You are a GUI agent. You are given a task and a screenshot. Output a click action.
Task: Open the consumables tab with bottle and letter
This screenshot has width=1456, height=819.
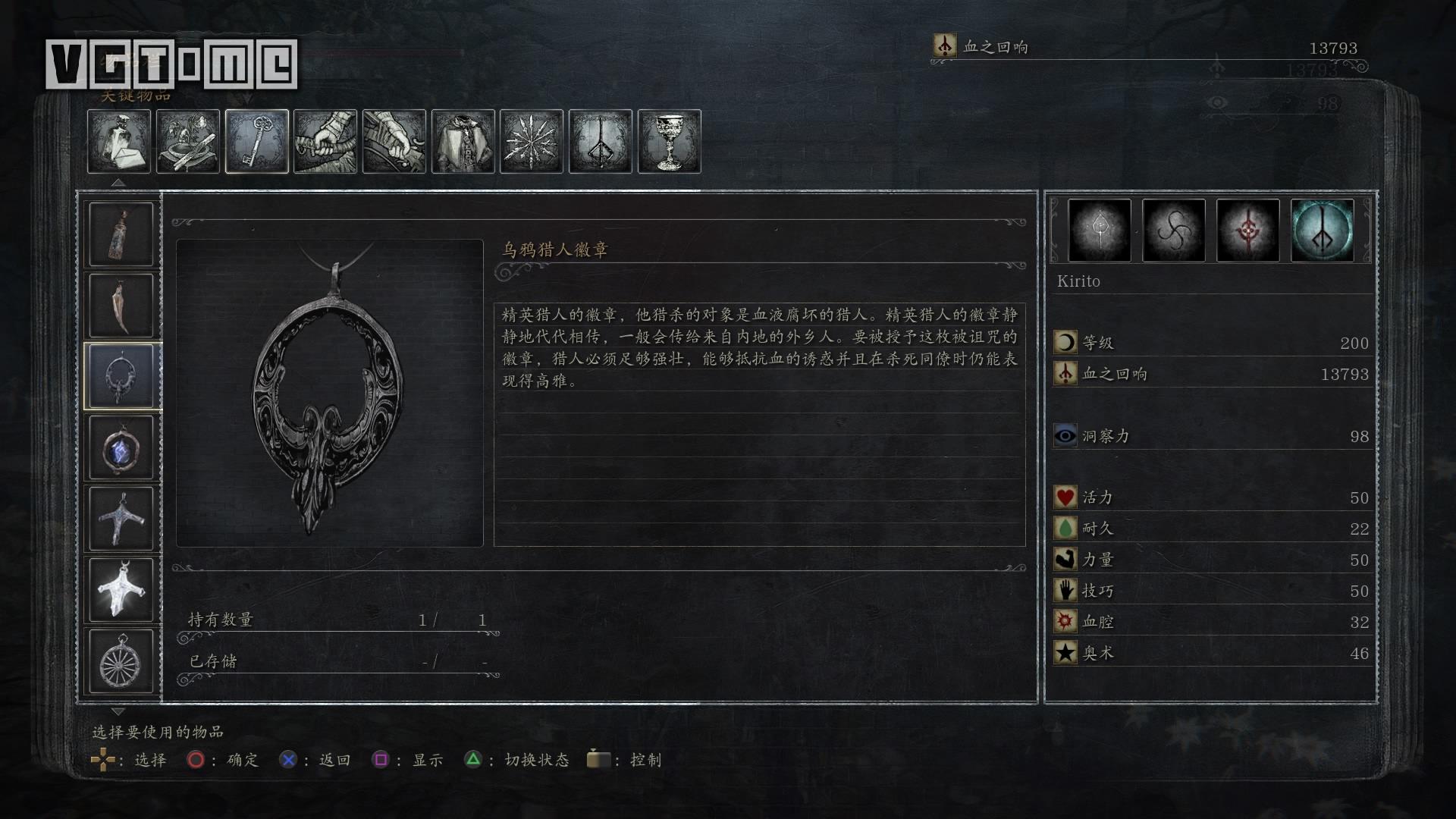coord(119,141)
